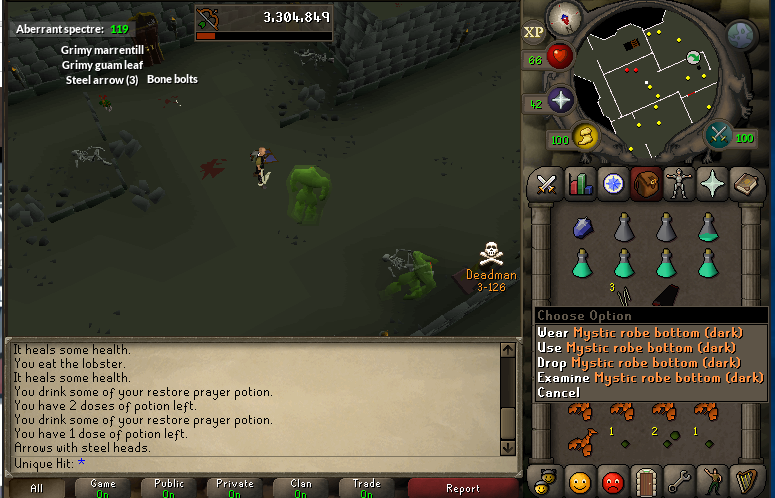
Task: Open the Quest List tab
Action: [x=613, y=184]
